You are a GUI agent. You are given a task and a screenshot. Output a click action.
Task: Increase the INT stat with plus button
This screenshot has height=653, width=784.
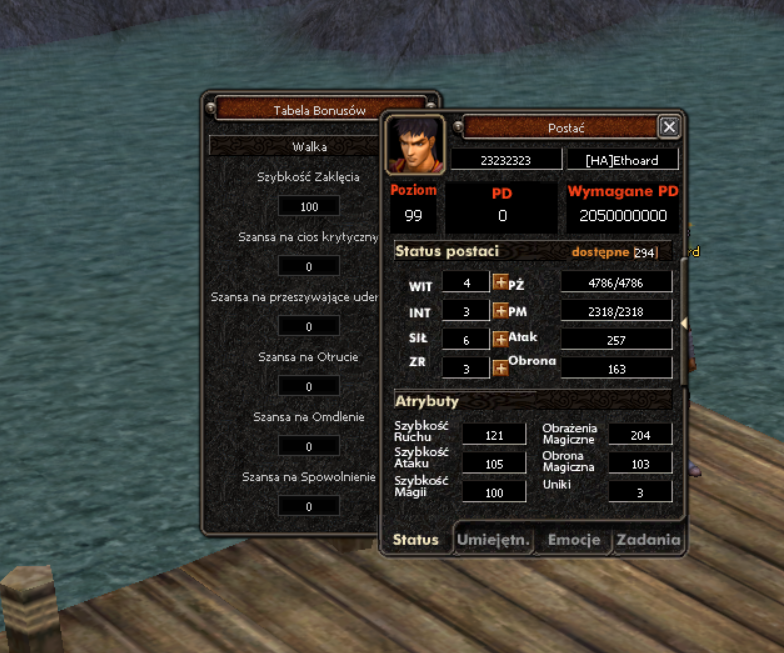coord(501,311)
